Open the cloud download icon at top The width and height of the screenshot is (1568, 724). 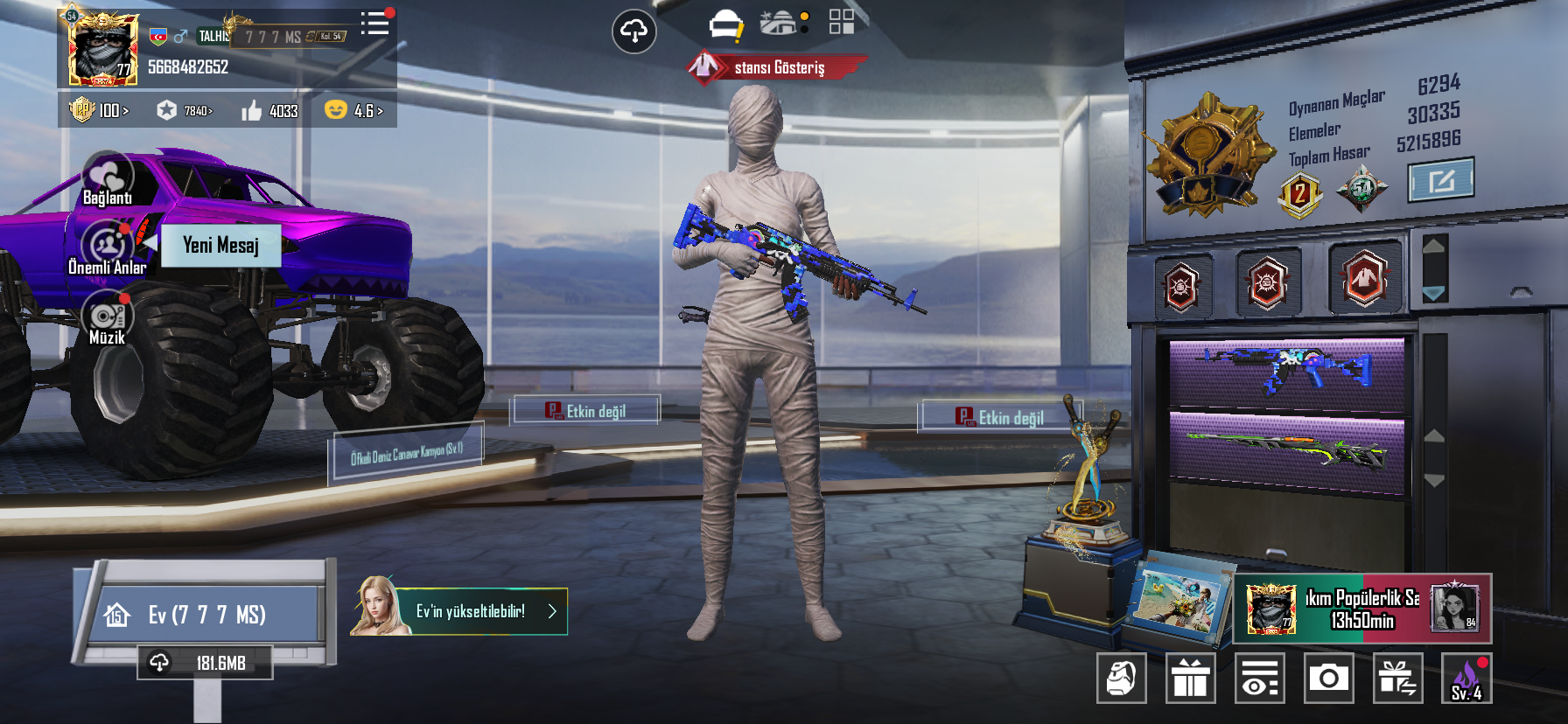[x=634, y=31]
